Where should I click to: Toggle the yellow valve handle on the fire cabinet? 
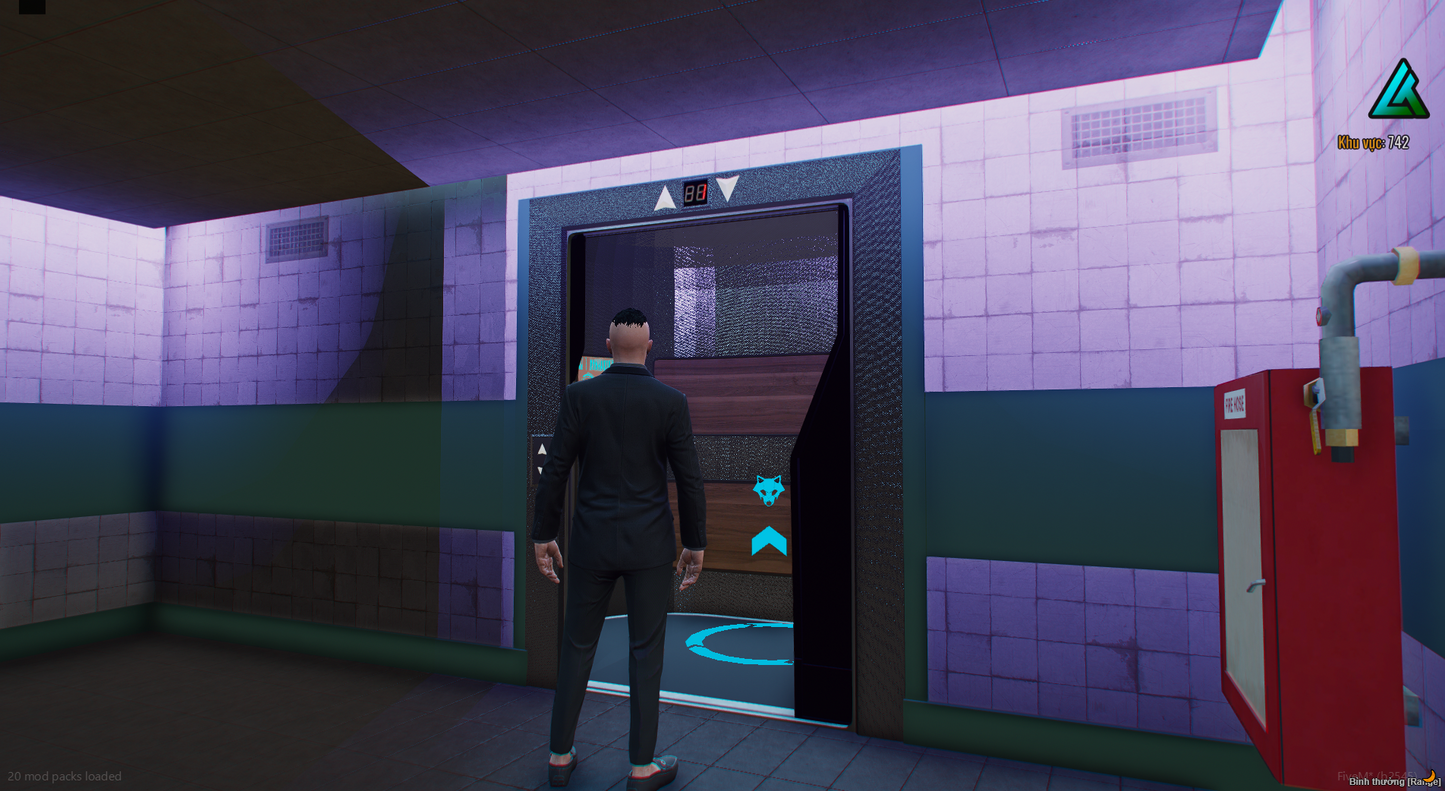click(x=1315, y=425)
